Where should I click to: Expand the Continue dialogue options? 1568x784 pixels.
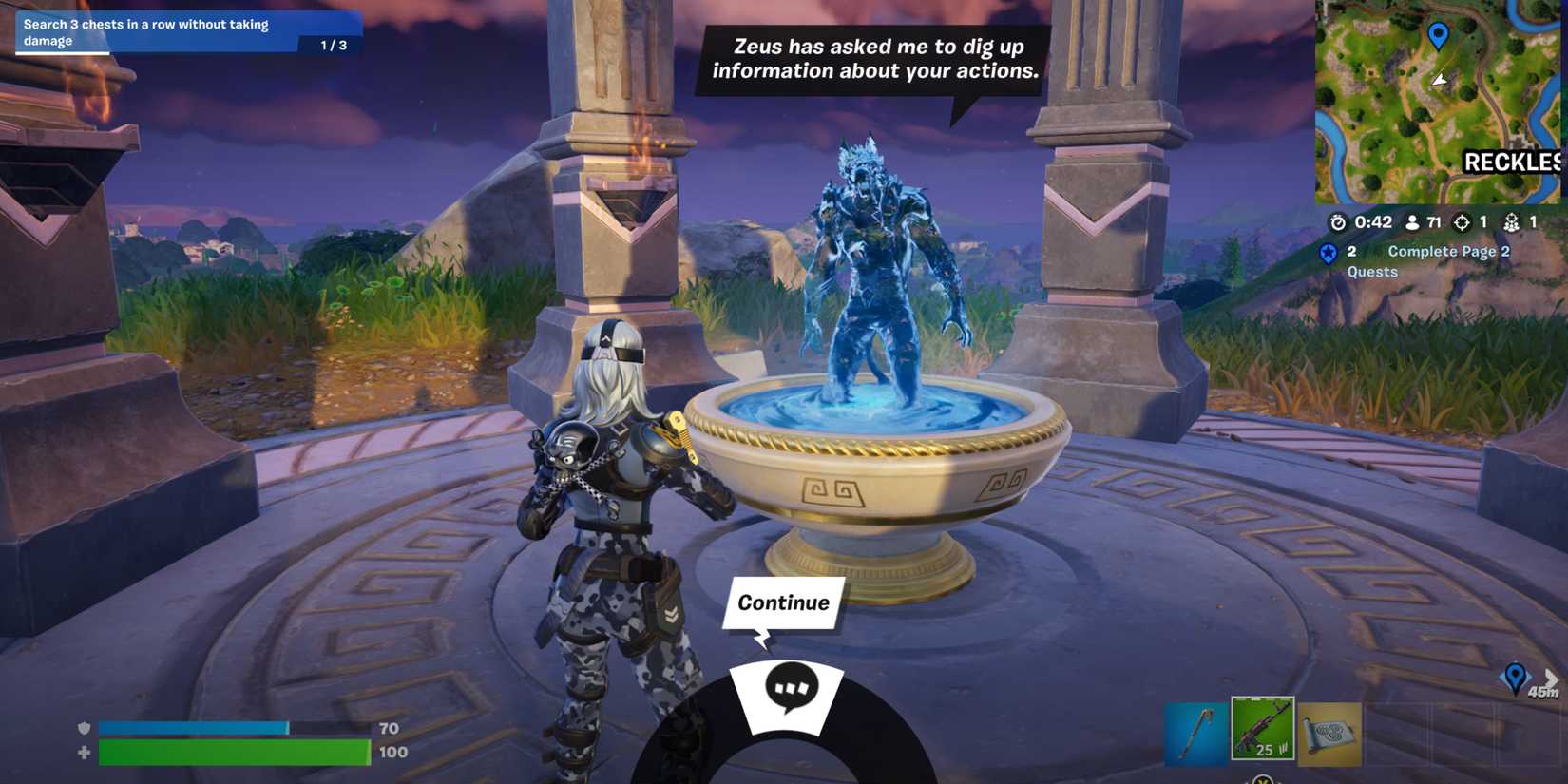click(782, 602)
